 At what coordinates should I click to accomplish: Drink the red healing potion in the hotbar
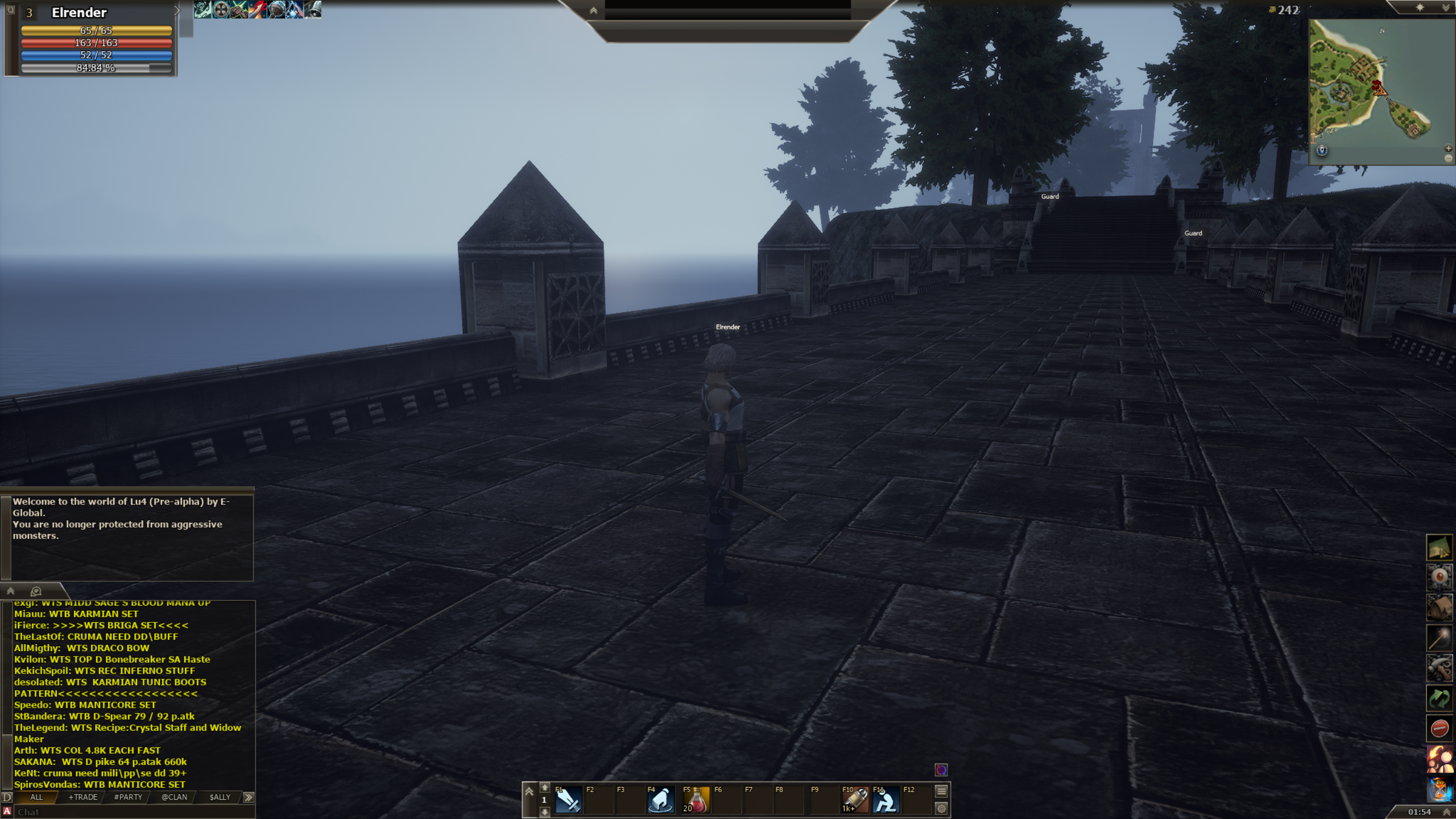[x=697, y=800]
